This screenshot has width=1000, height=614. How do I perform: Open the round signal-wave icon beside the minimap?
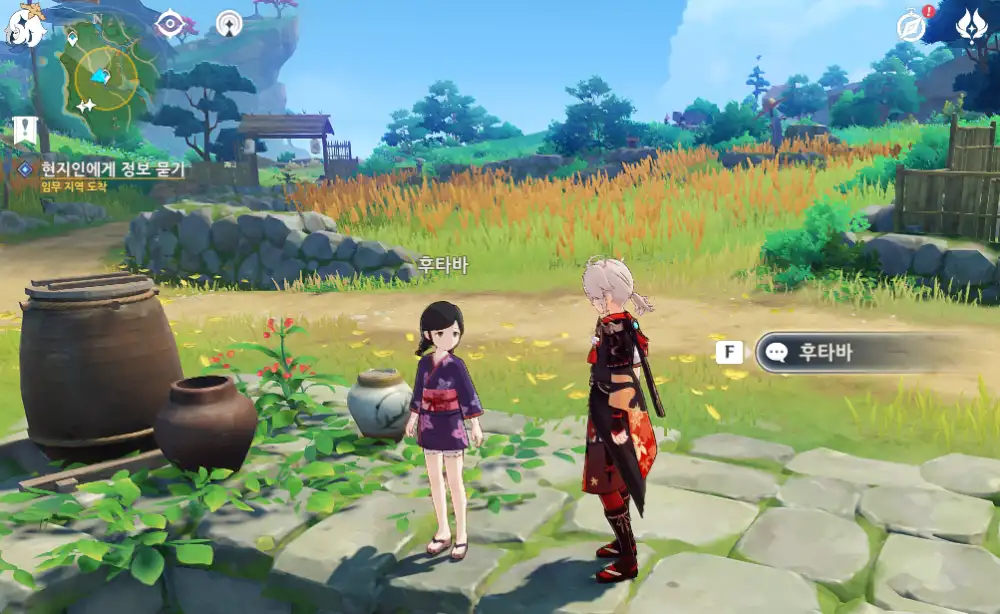pyautogui.click(x=229, y=23)
